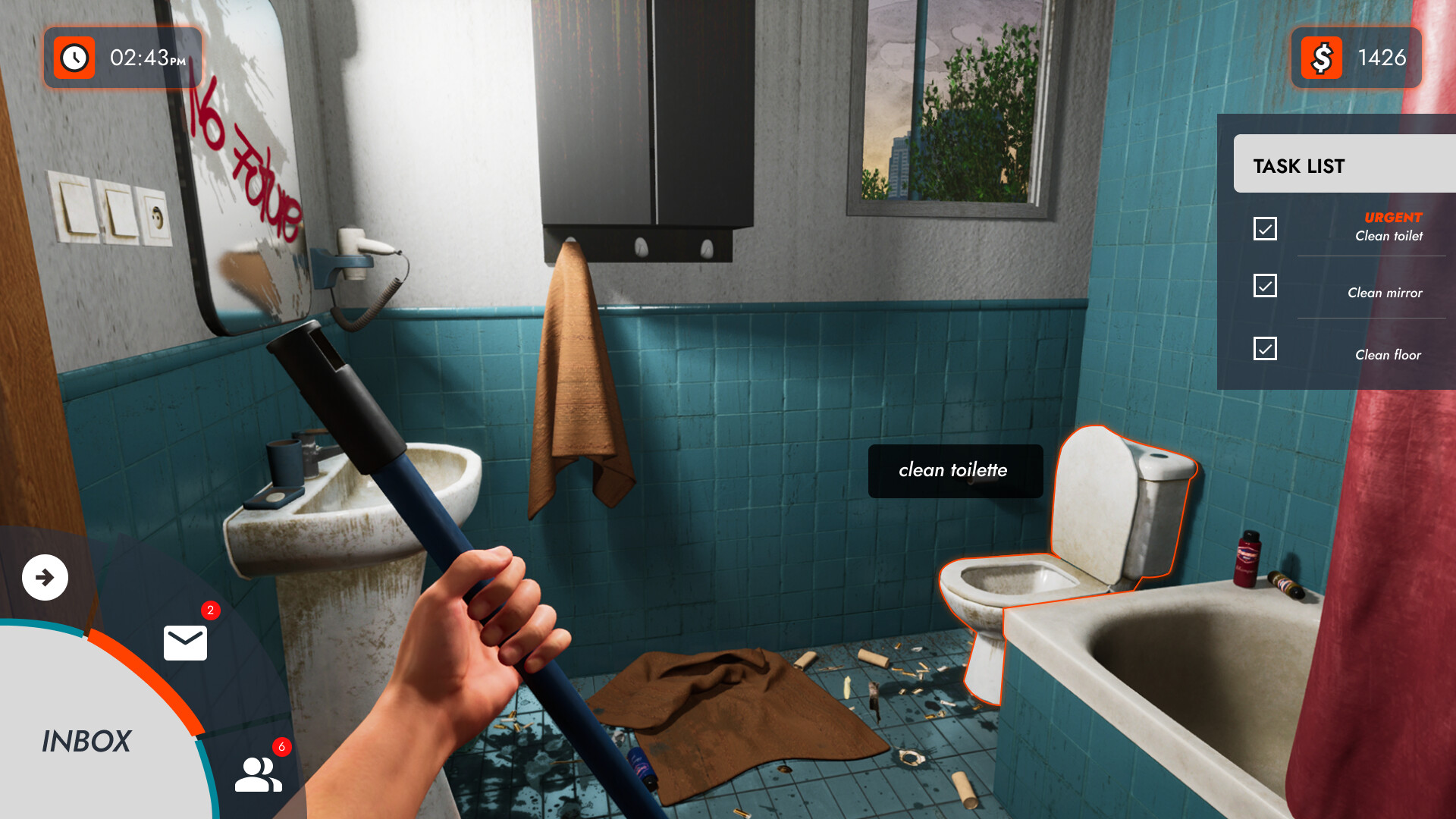Click the Clean floor task text
This screenshot has width=1456, height=819.
pos(1388,354)
